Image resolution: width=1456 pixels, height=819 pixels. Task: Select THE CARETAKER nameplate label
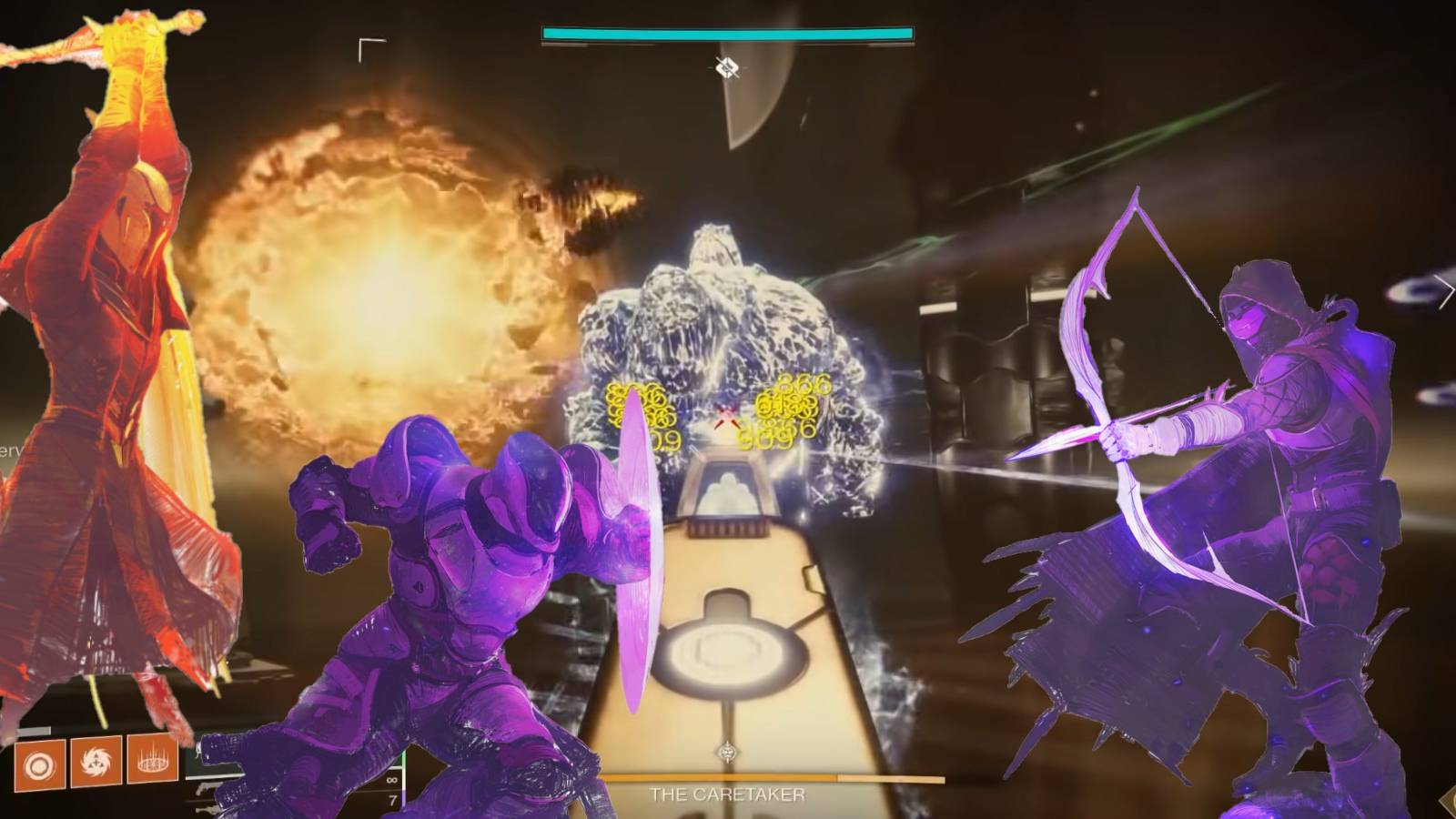728,793
